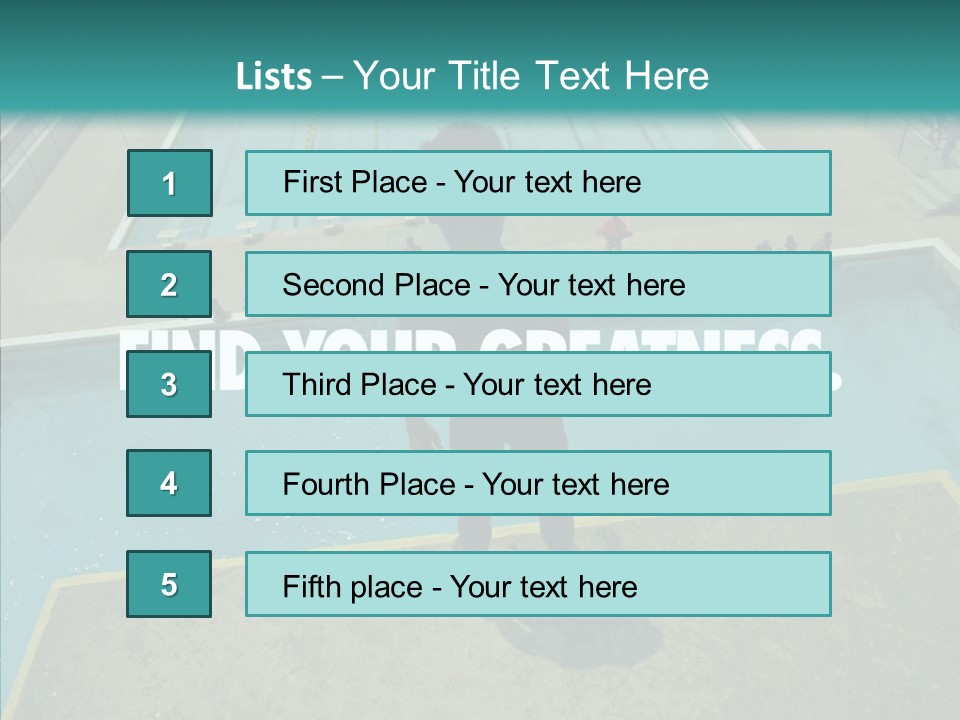This screenshot has width=960, height=720.
Task: Open the Third Place text bar
Action: 538,384
